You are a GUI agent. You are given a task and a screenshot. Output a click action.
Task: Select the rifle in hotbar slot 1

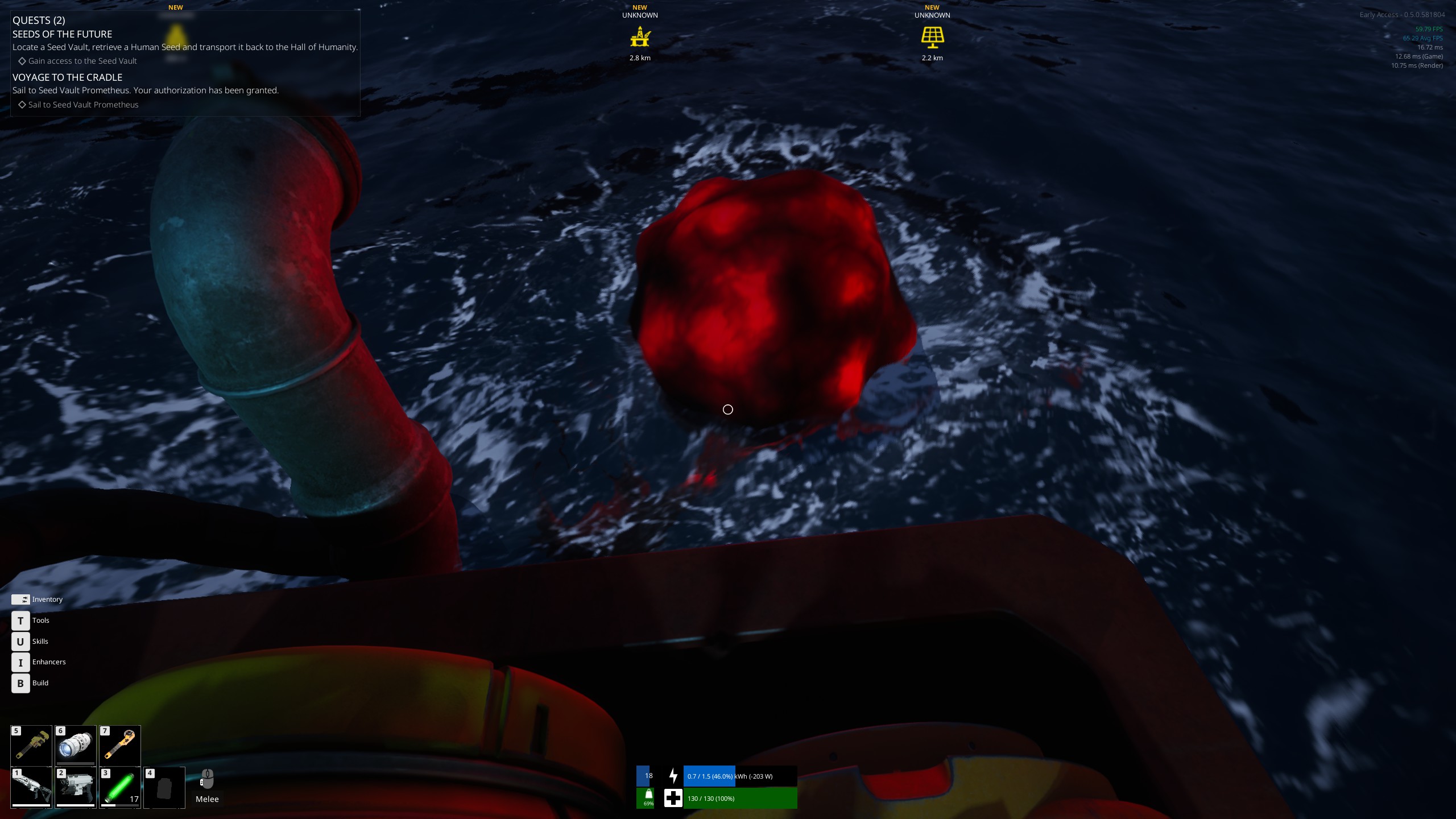(x=31, y=787)
